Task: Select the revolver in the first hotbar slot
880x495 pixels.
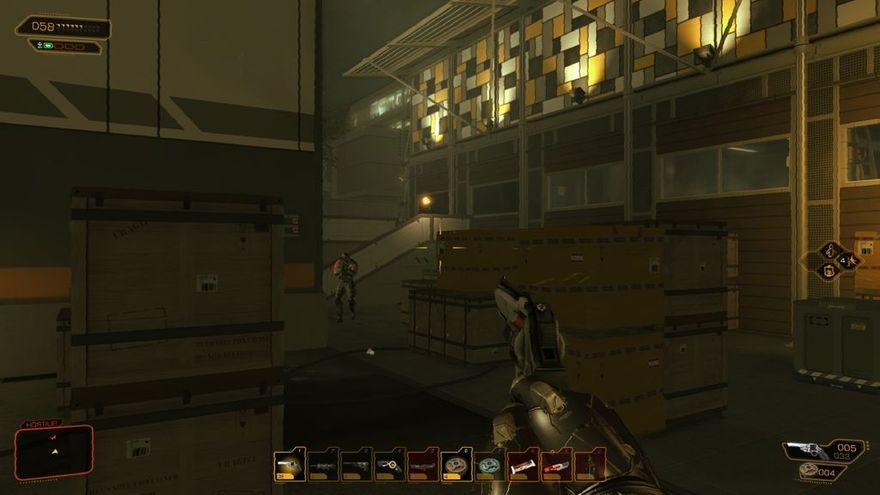Action: [290, 465]
